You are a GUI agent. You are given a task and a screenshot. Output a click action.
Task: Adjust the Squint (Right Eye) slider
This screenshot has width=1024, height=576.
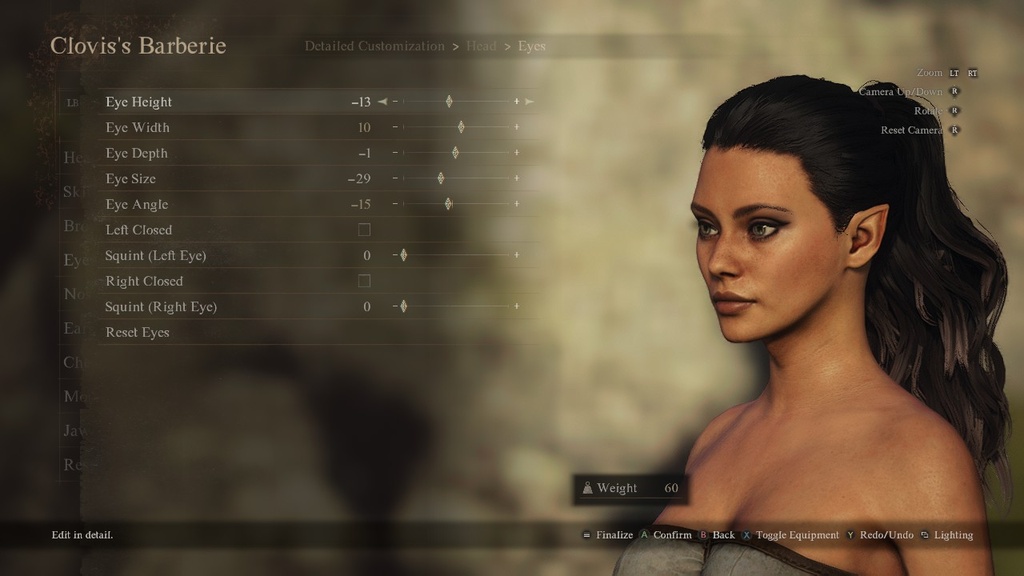pyautogui.click(x=403, y=306)
